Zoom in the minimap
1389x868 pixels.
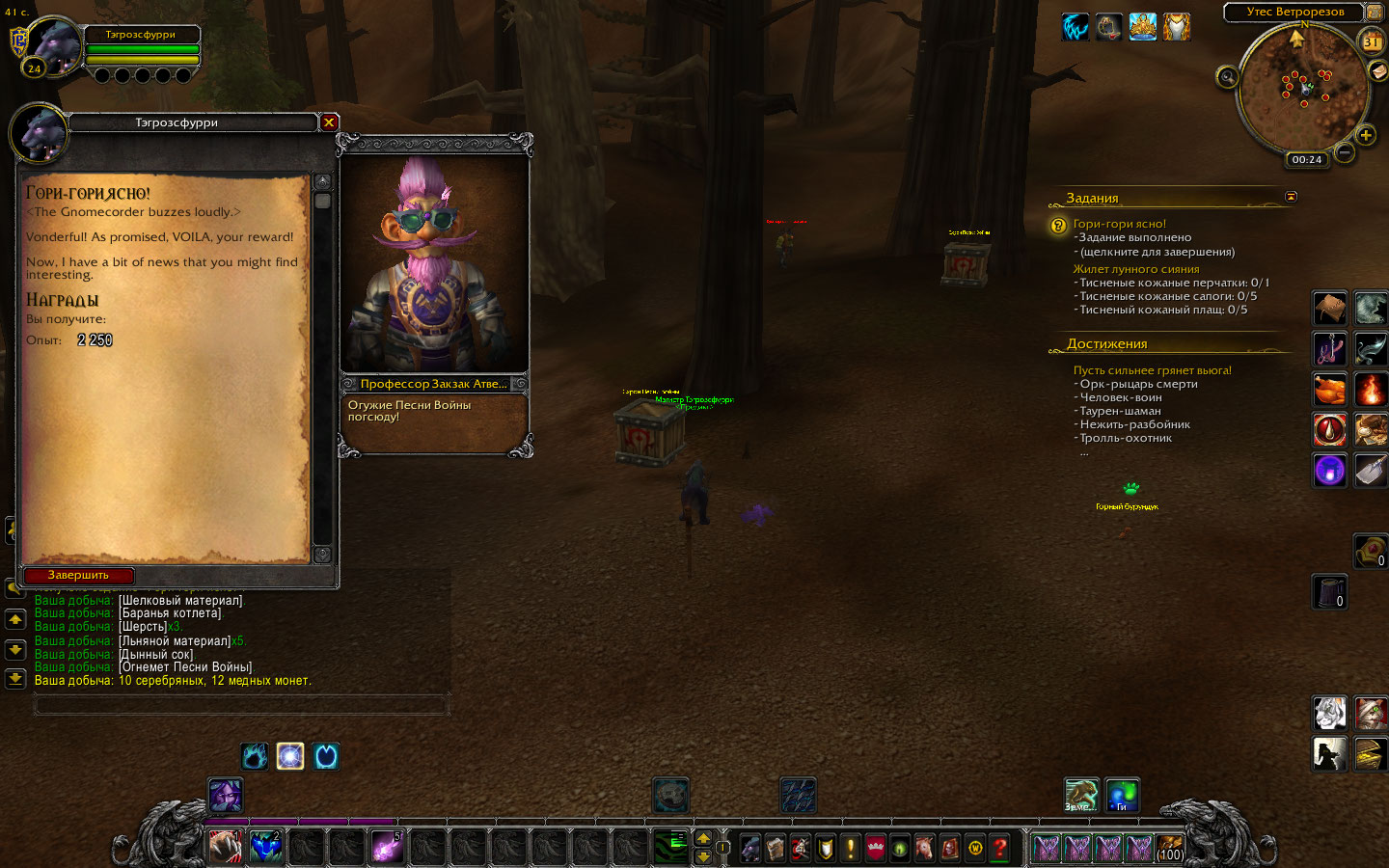[x=1366, y=135]
